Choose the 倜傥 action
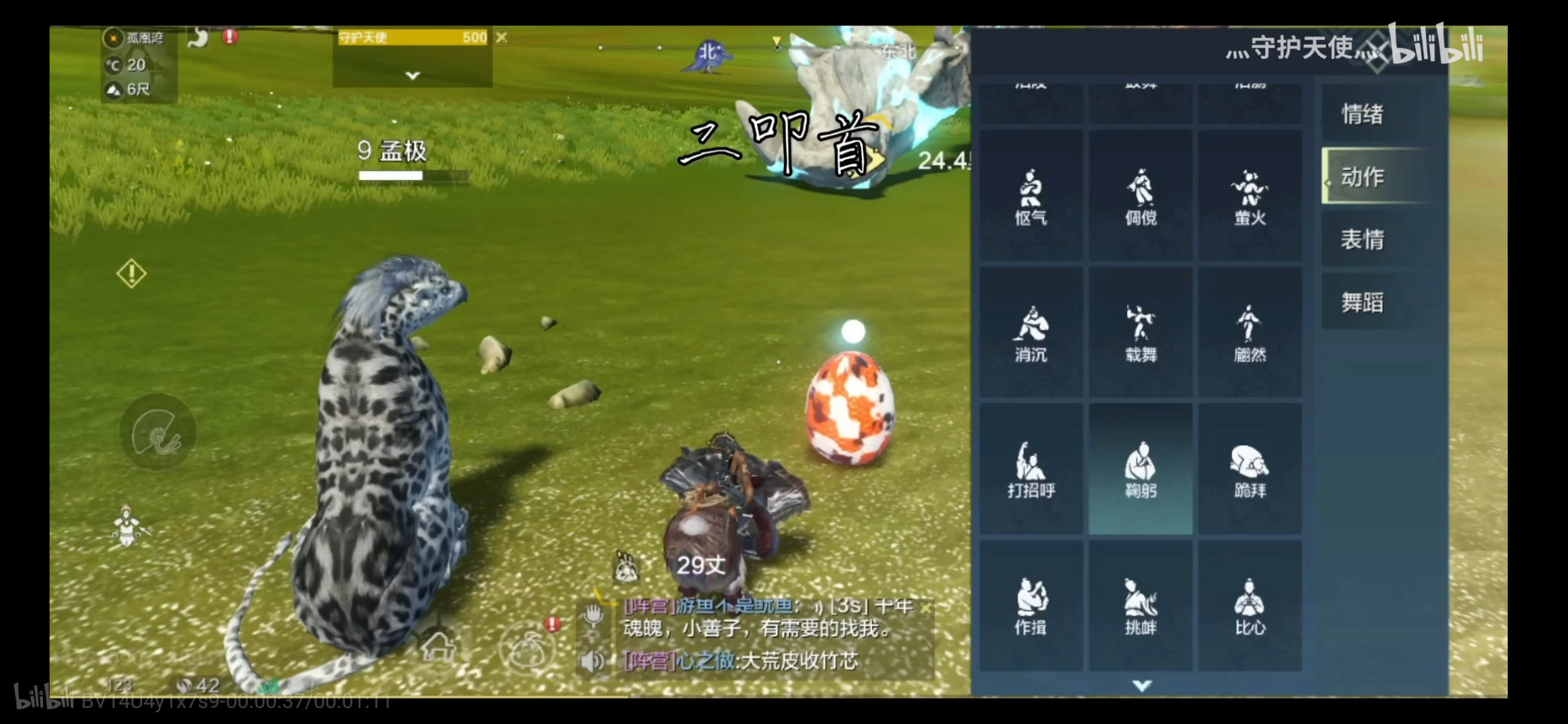The width and height of the screenshot is (1568, 724). coord(1140,196)
